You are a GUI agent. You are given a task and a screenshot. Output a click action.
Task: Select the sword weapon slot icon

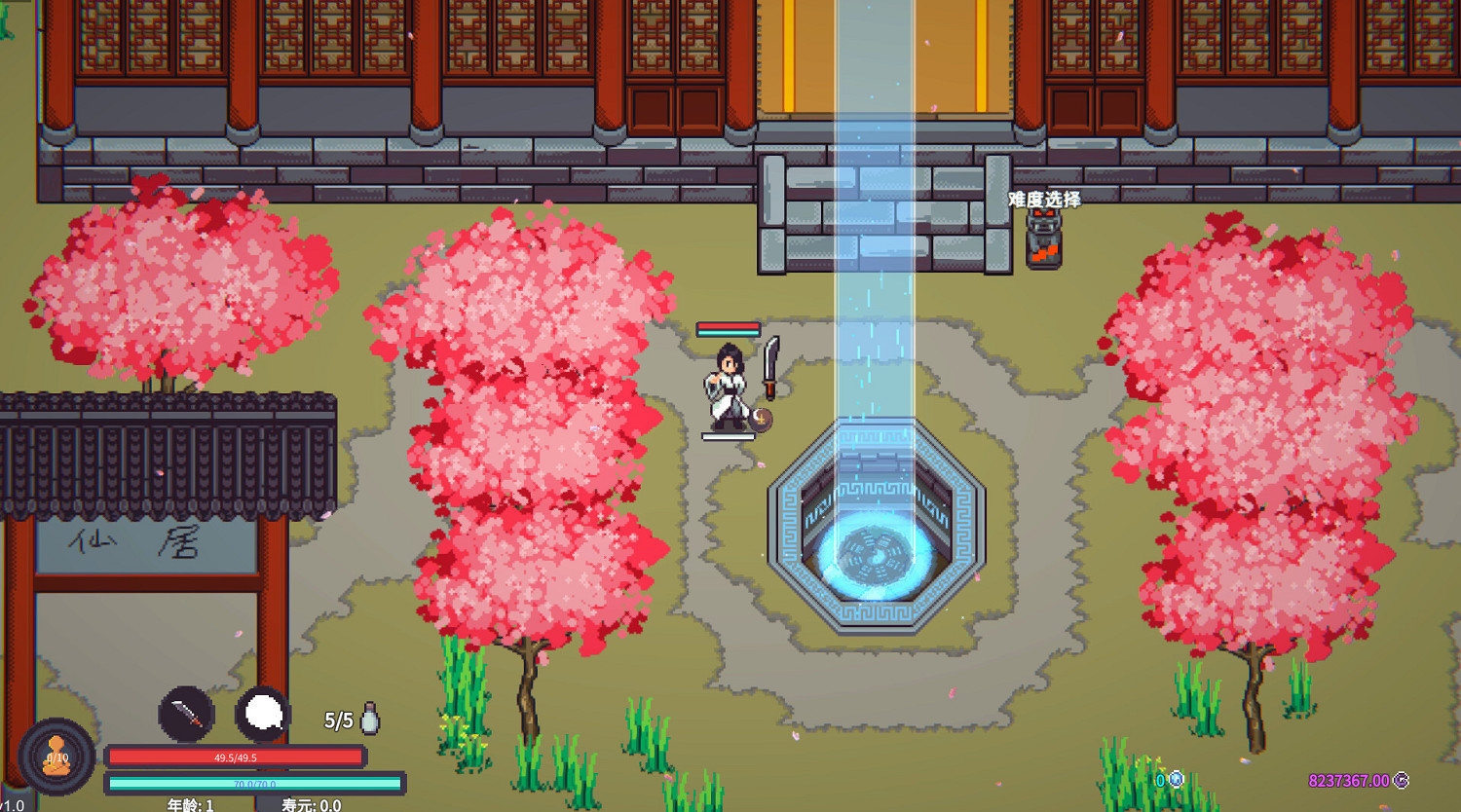pos(186,715)
